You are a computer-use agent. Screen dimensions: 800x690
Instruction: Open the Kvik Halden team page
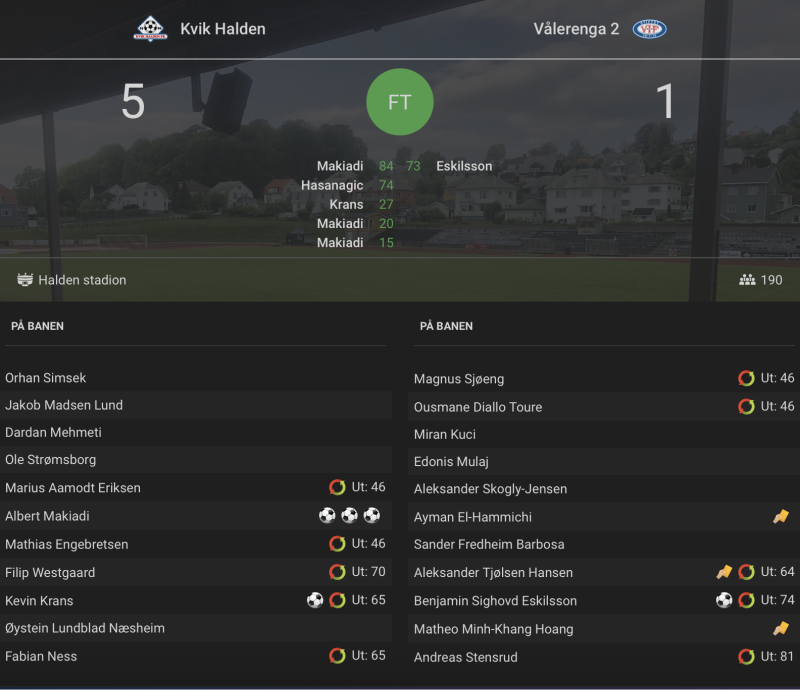point(222,29)
